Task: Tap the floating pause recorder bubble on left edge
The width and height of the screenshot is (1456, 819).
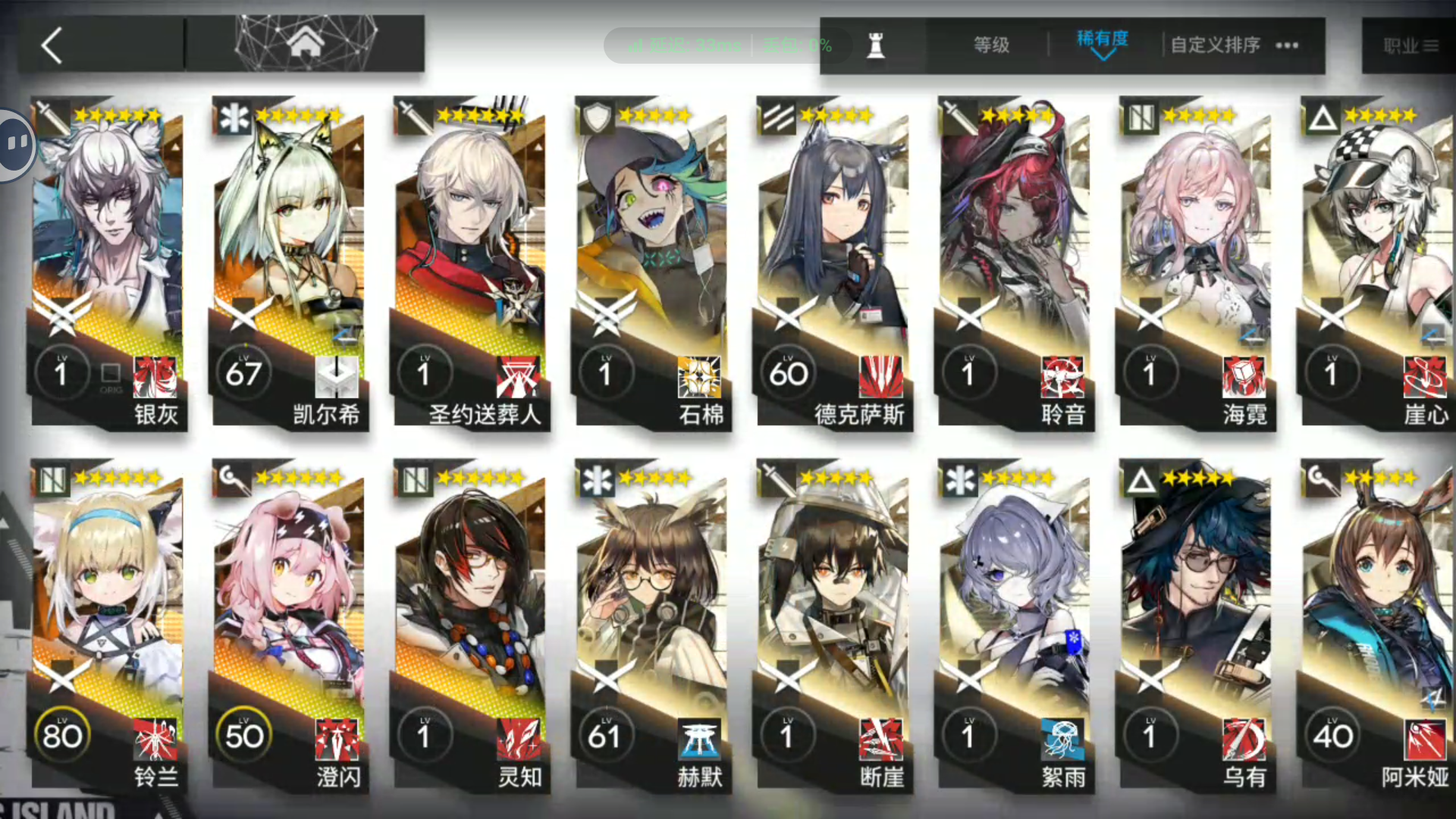Action: tap(15, 144)
